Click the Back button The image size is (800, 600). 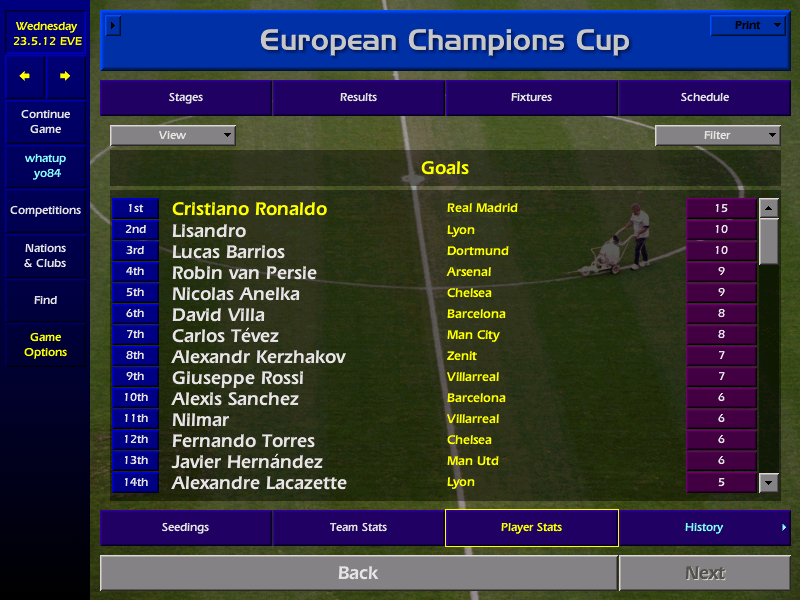pyautogui.click(x=358, y=573)
